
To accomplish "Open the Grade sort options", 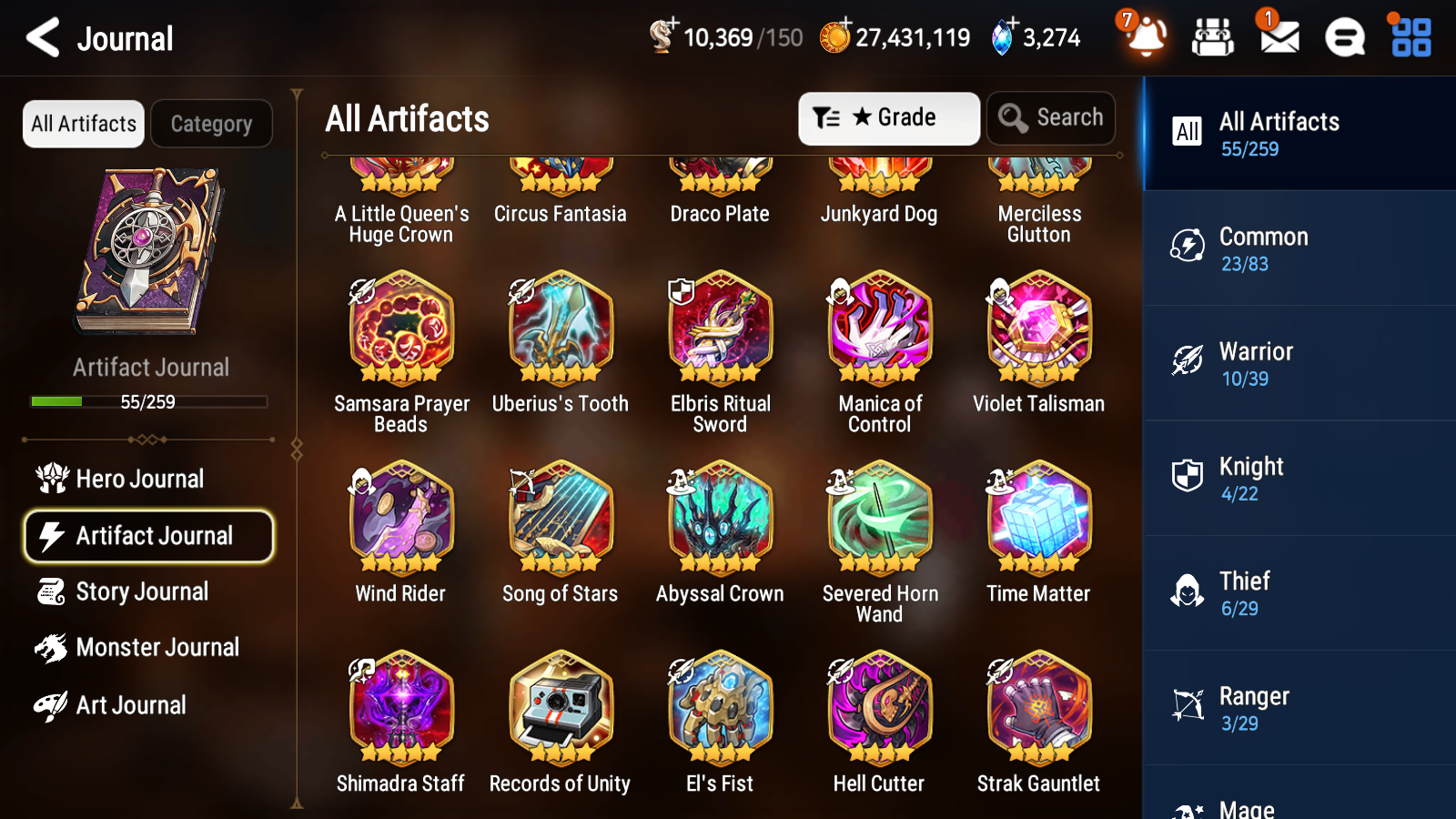I will coord(887,118).
